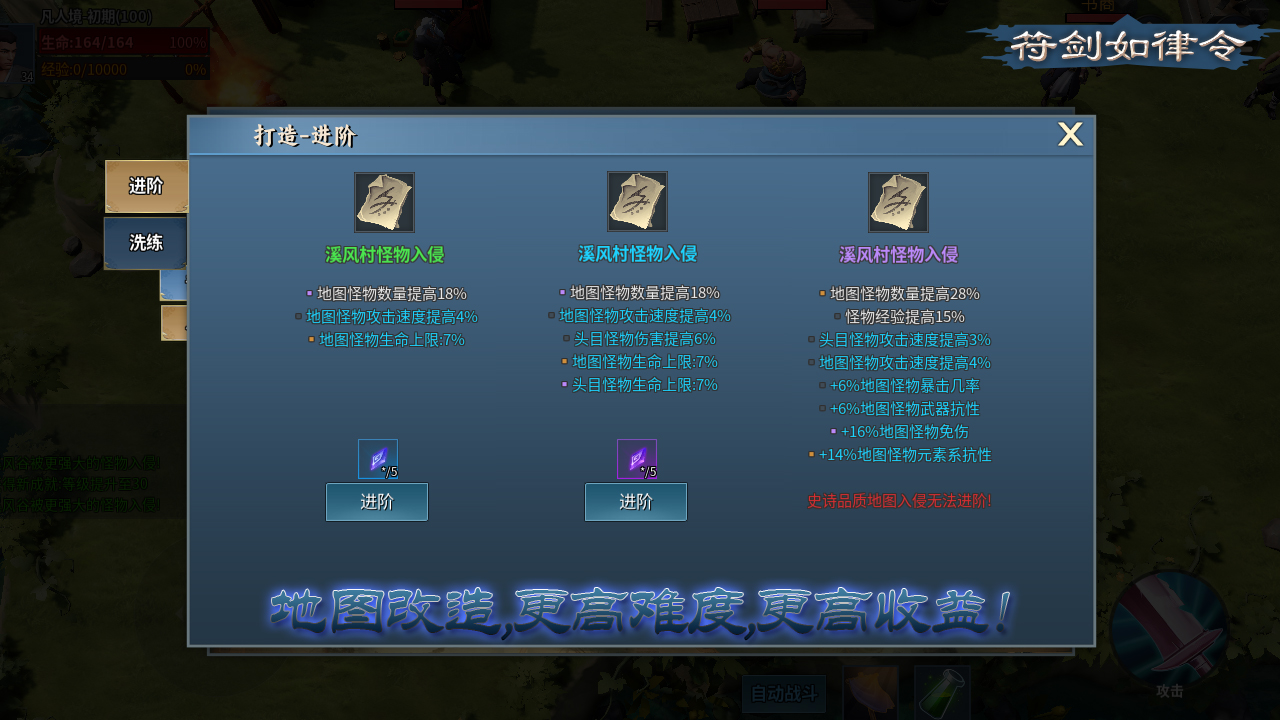Image resolution: width=1280 pixels, height=720 pixels.
Task: Select the blue quality 溪风村怪物入侵 scroll icon
Action: (x=637, y=202)
